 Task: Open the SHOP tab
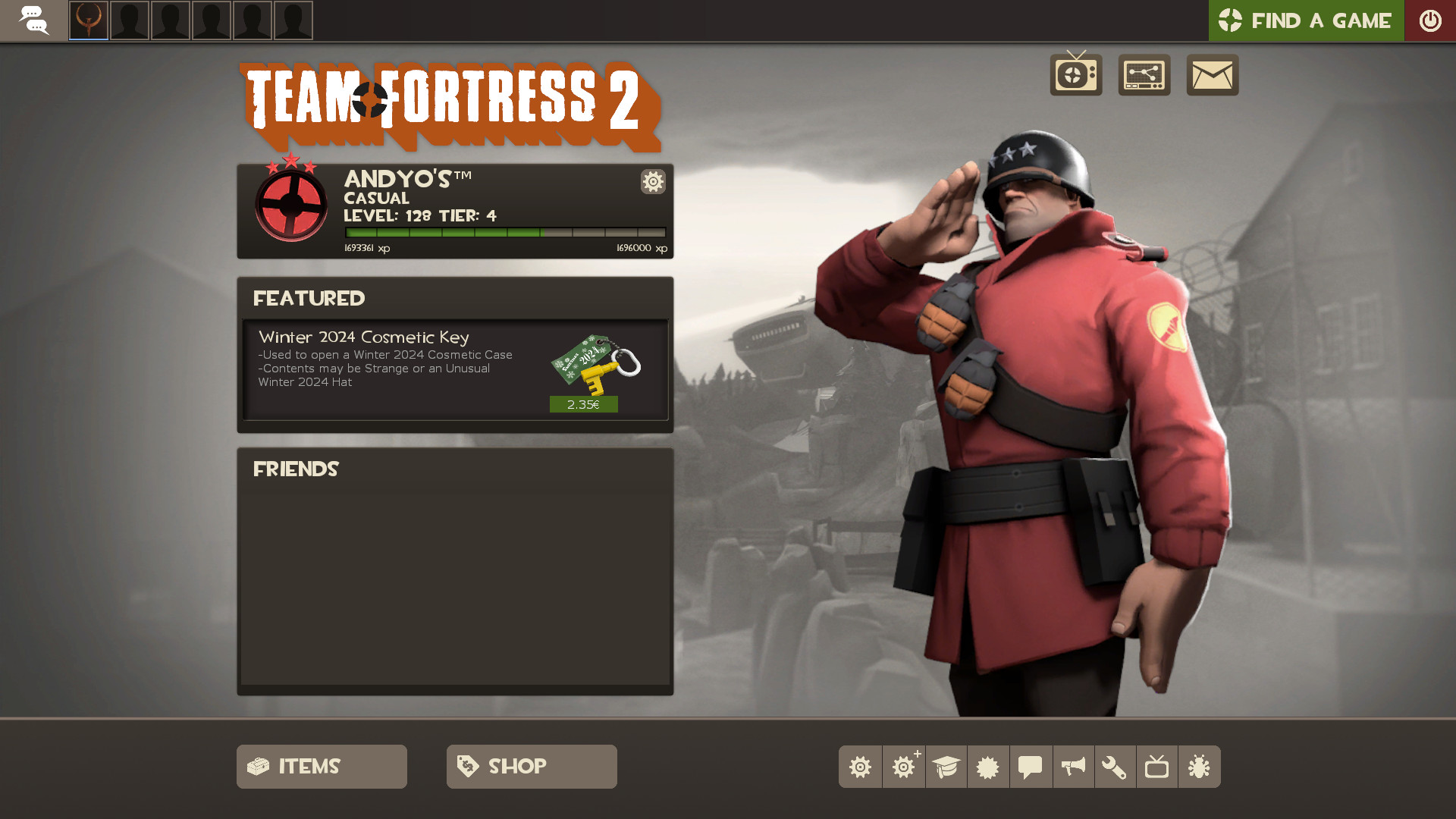tap(531, 767)
